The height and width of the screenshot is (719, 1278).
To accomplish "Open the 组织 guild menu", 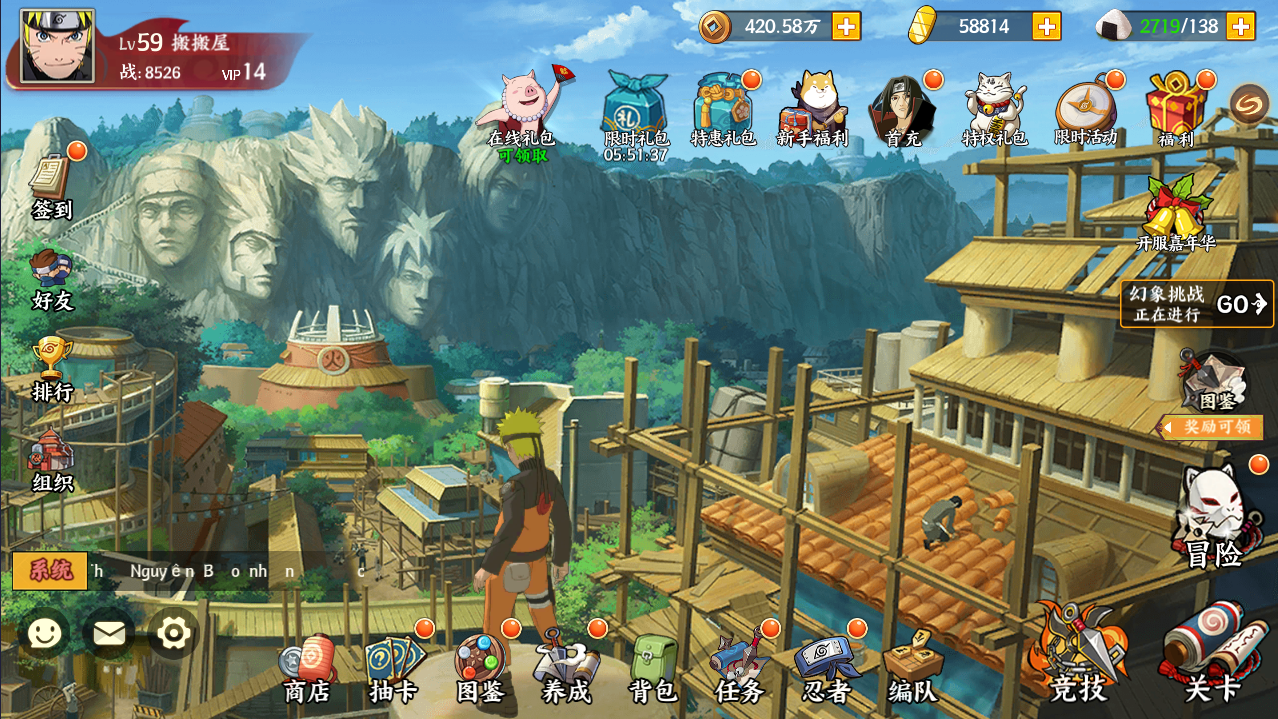I will coord(52,460).
